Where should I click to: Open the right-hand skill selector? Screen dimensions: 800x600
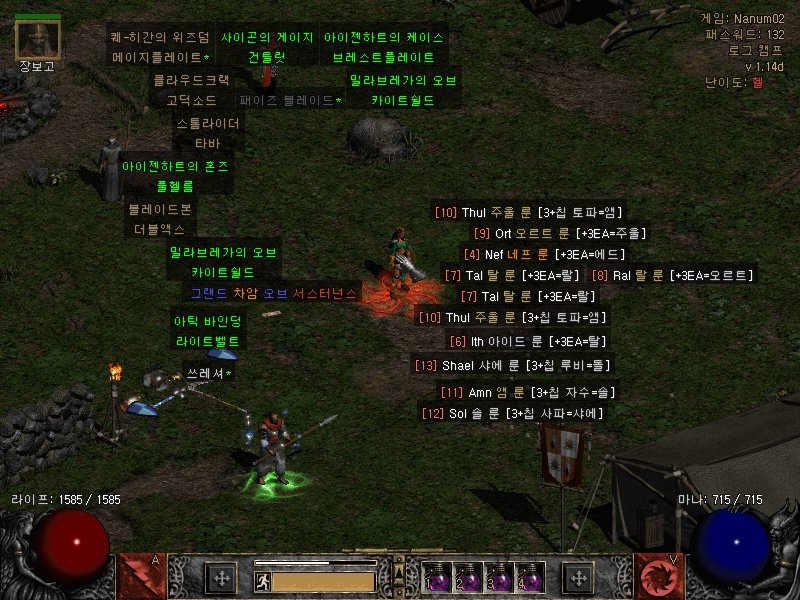(659, 577)
